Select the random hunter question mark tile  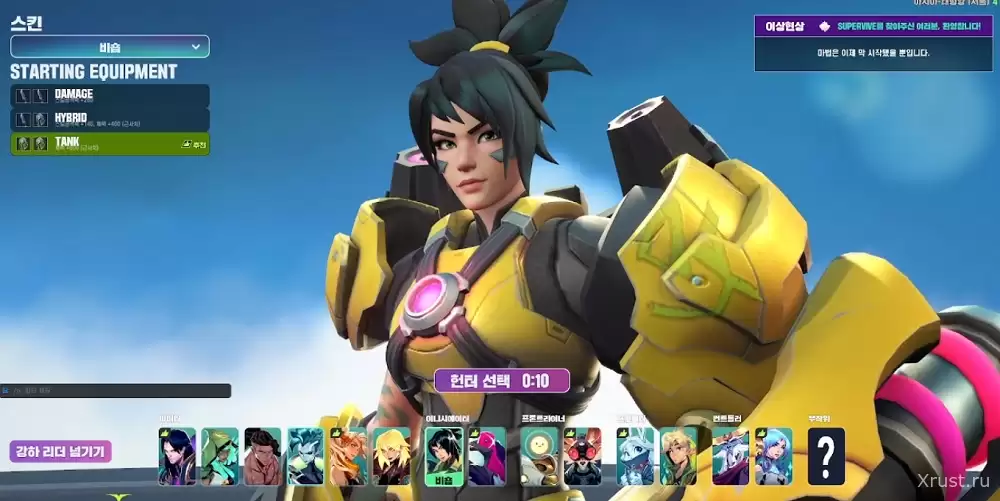point(826,456)
